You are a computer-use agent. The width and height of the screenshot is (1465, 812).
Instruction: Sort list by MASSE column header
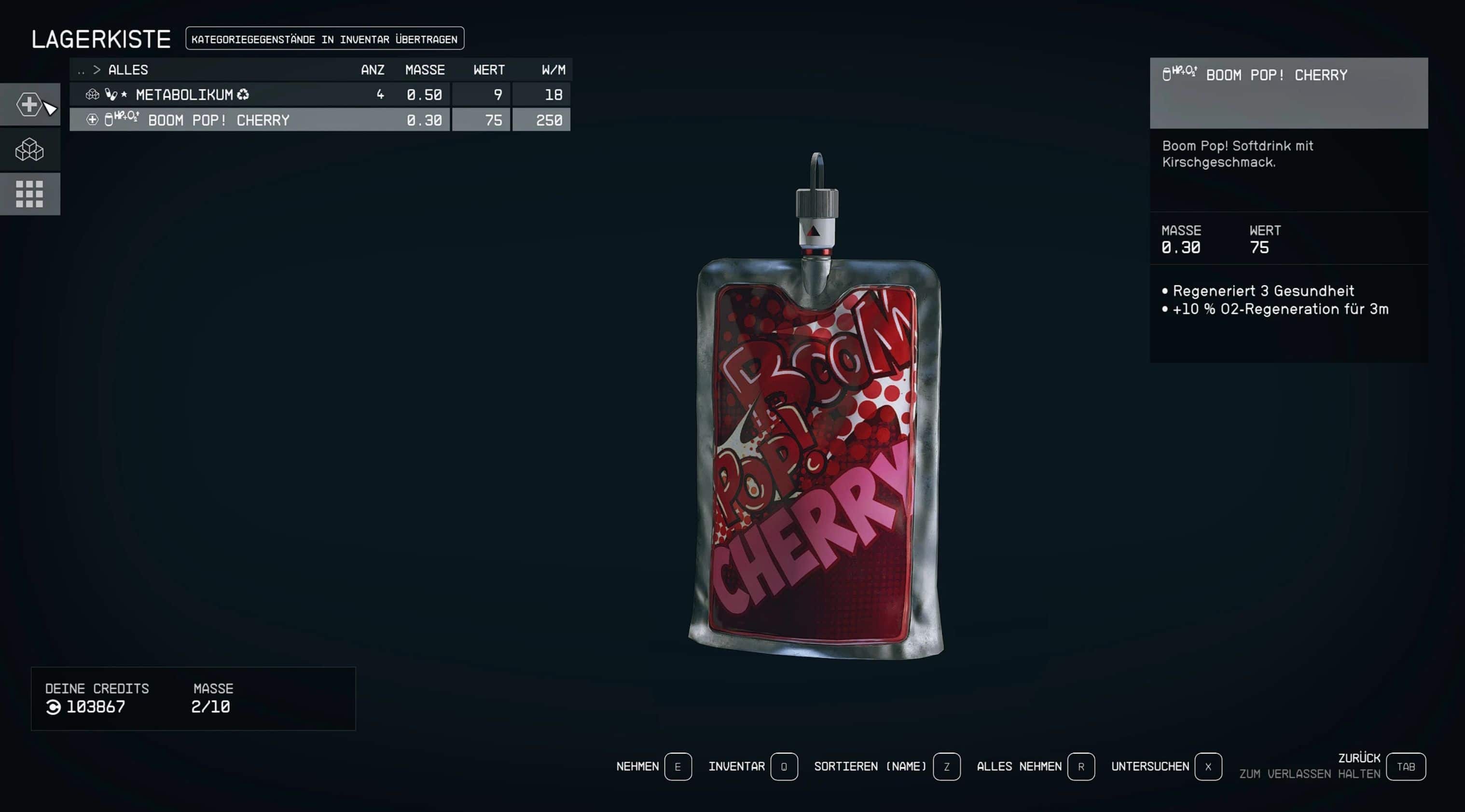[425, 70]
